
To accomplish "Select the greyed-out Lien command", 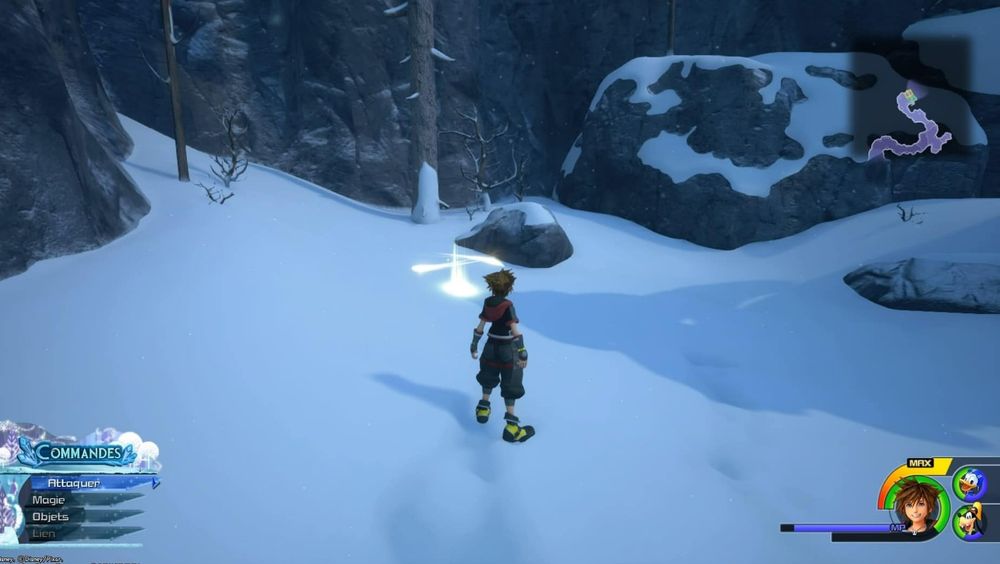I will [47, 533].
